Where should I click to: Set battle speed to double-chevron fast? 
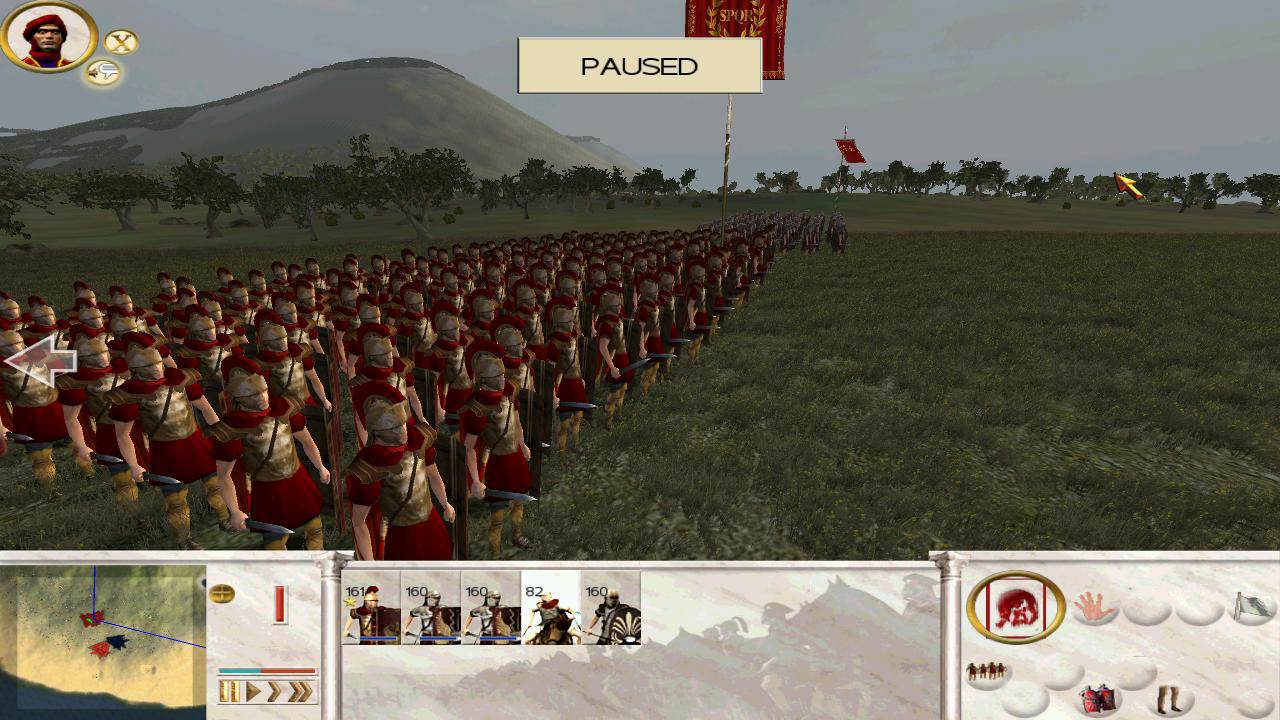click(274, 691)
